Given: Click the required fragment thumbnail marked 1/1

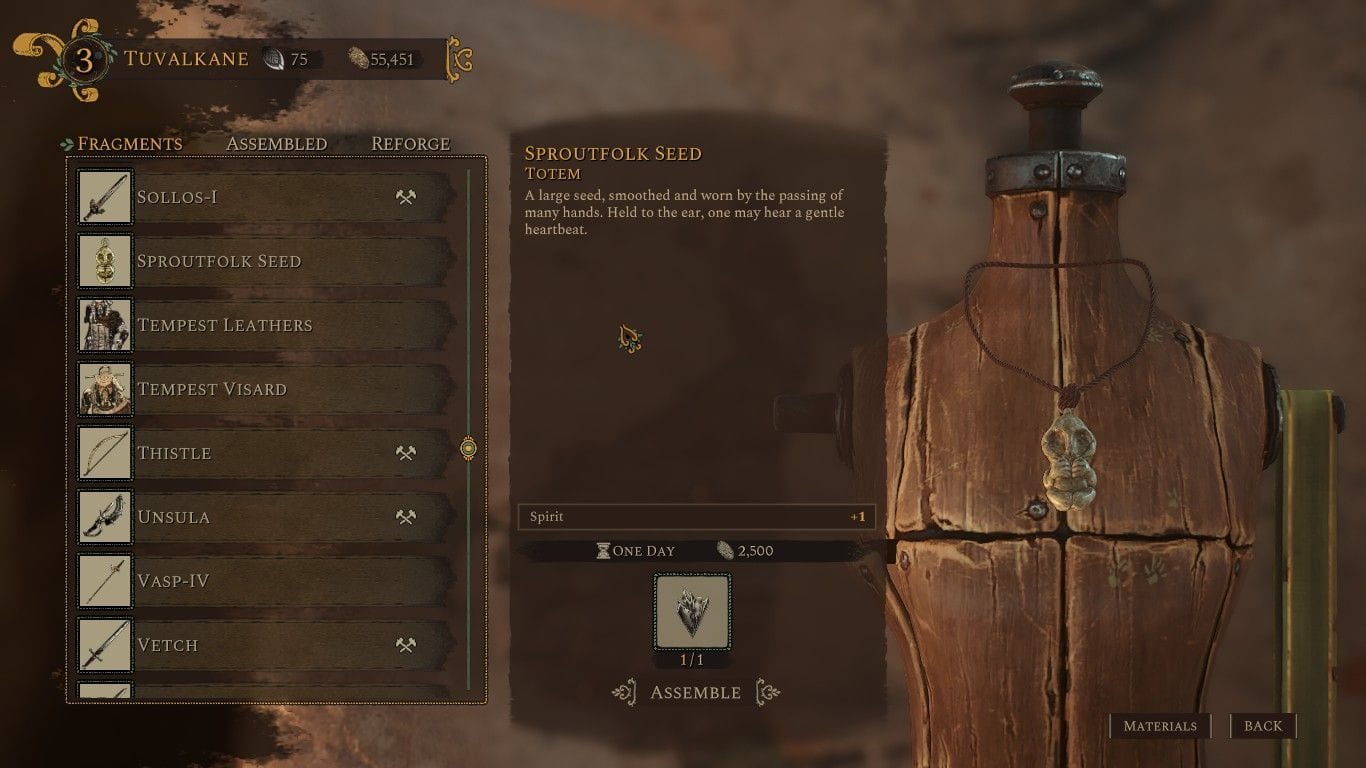Looking at the screenshot, I should [x=692, y=611].
